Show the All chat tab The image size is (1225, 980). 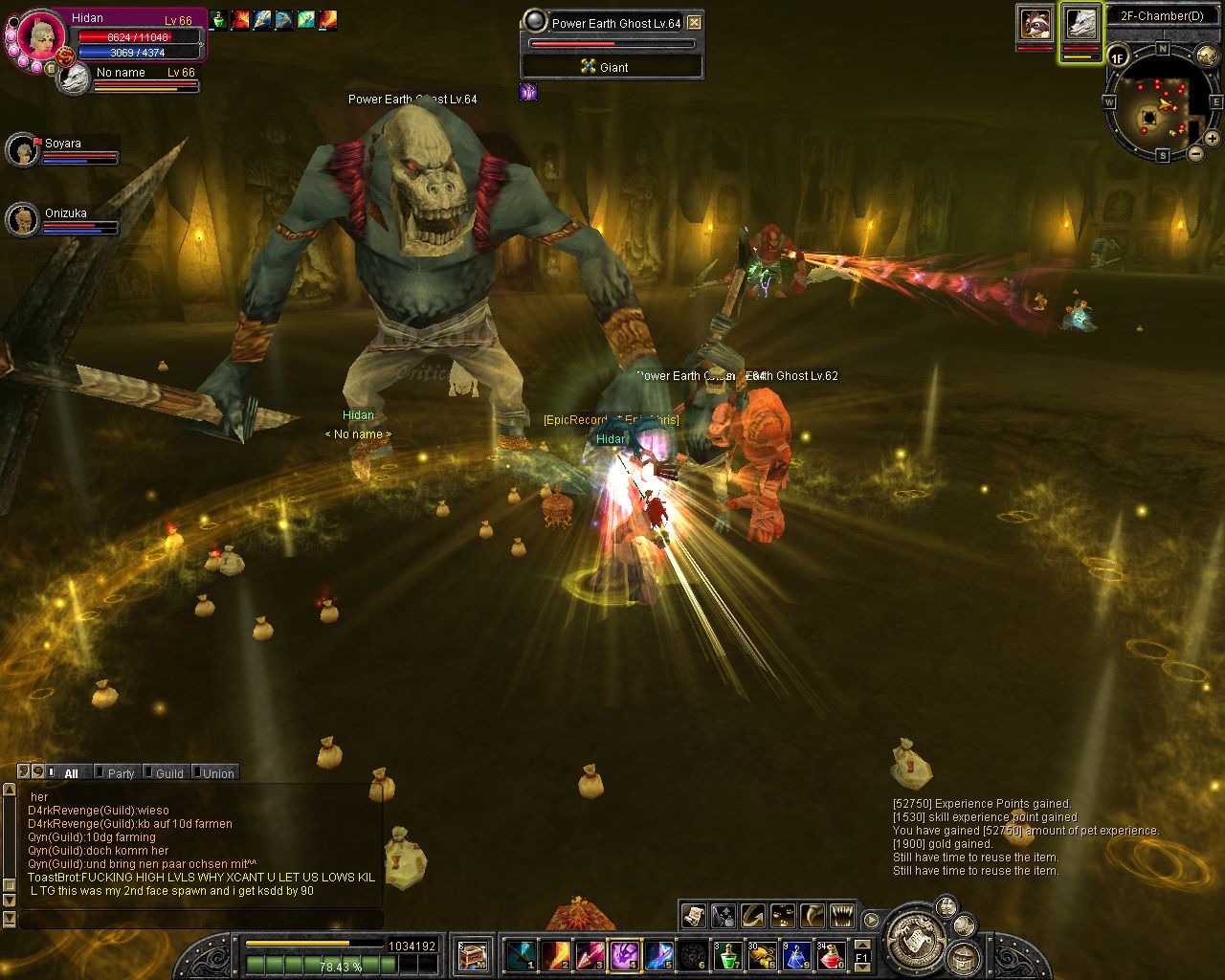click(71, 773)
